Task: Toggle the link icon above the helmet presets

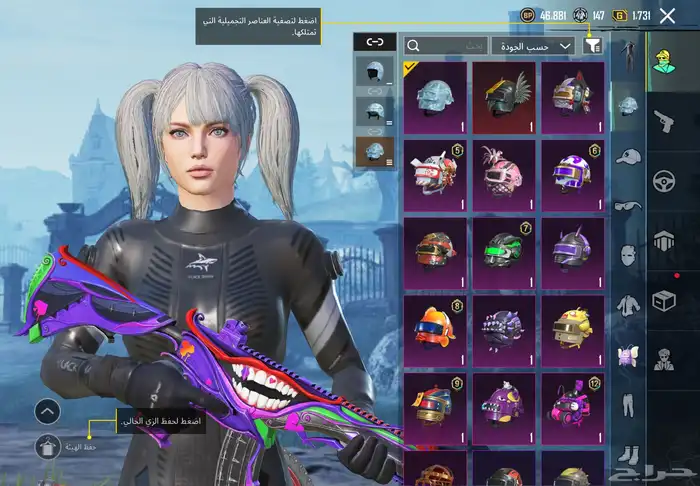Action: (375, 42)
